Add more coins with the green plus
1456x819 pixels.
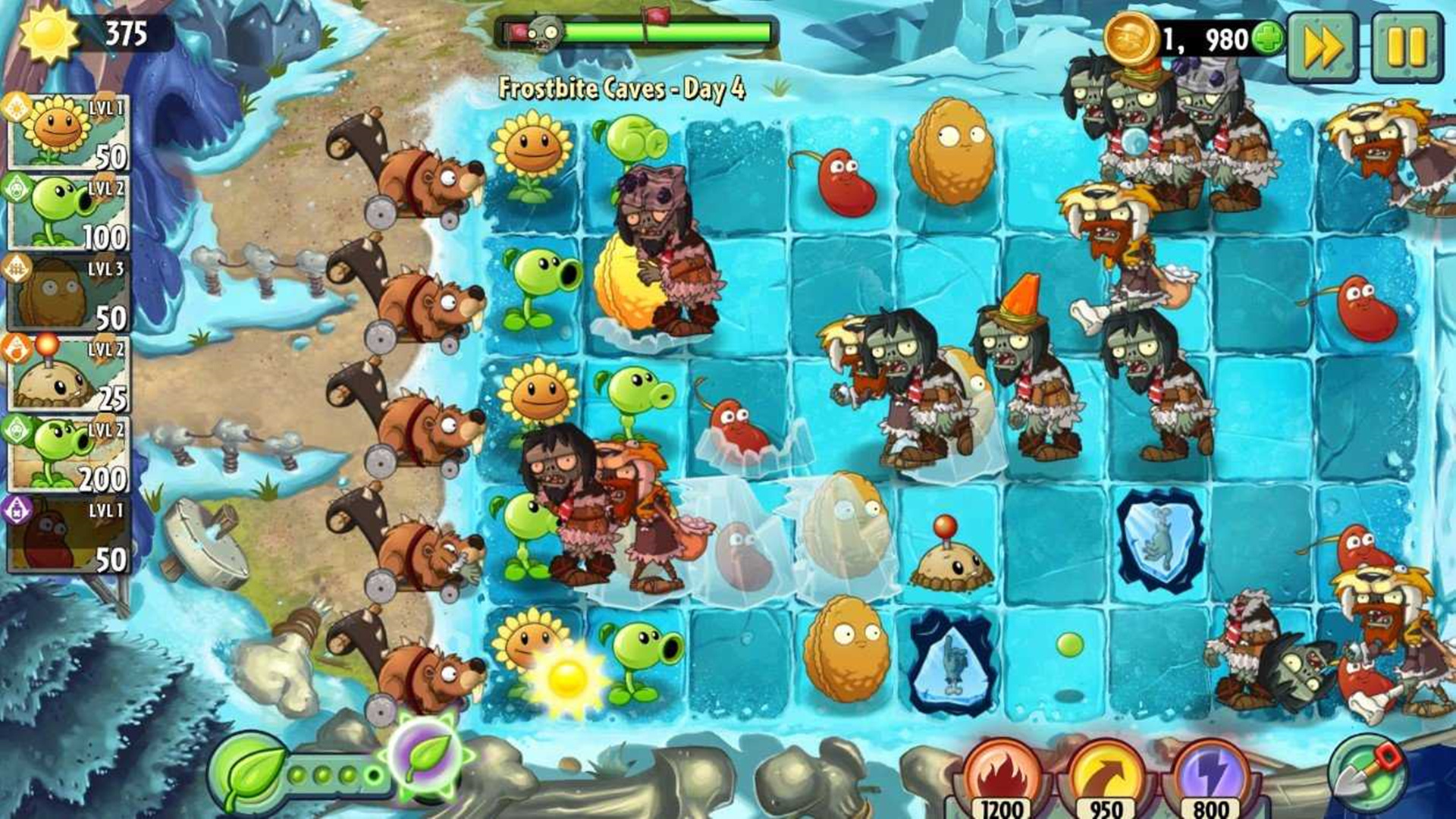[x=1268, y=38]
